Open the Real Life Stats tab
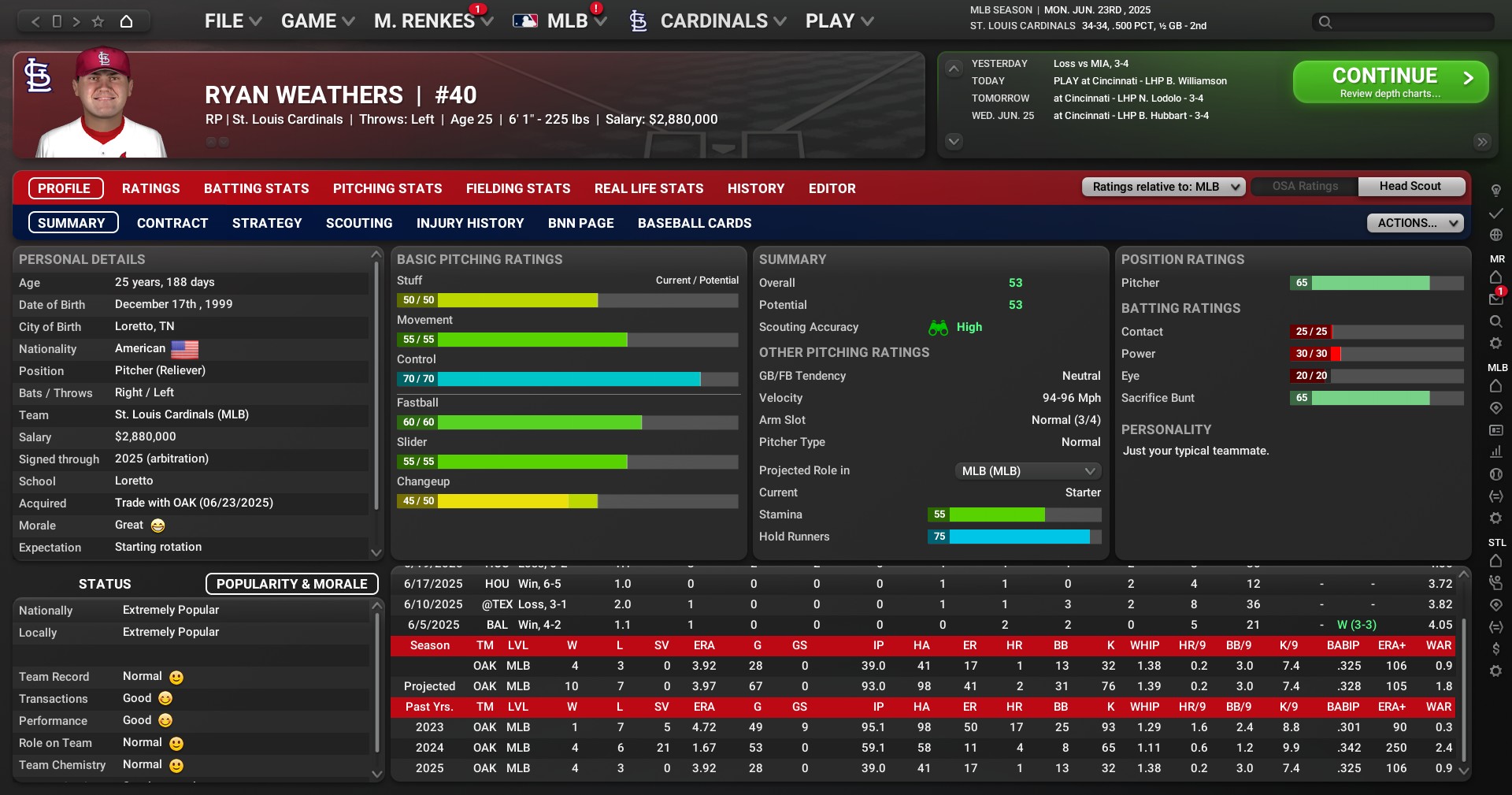 649,188
